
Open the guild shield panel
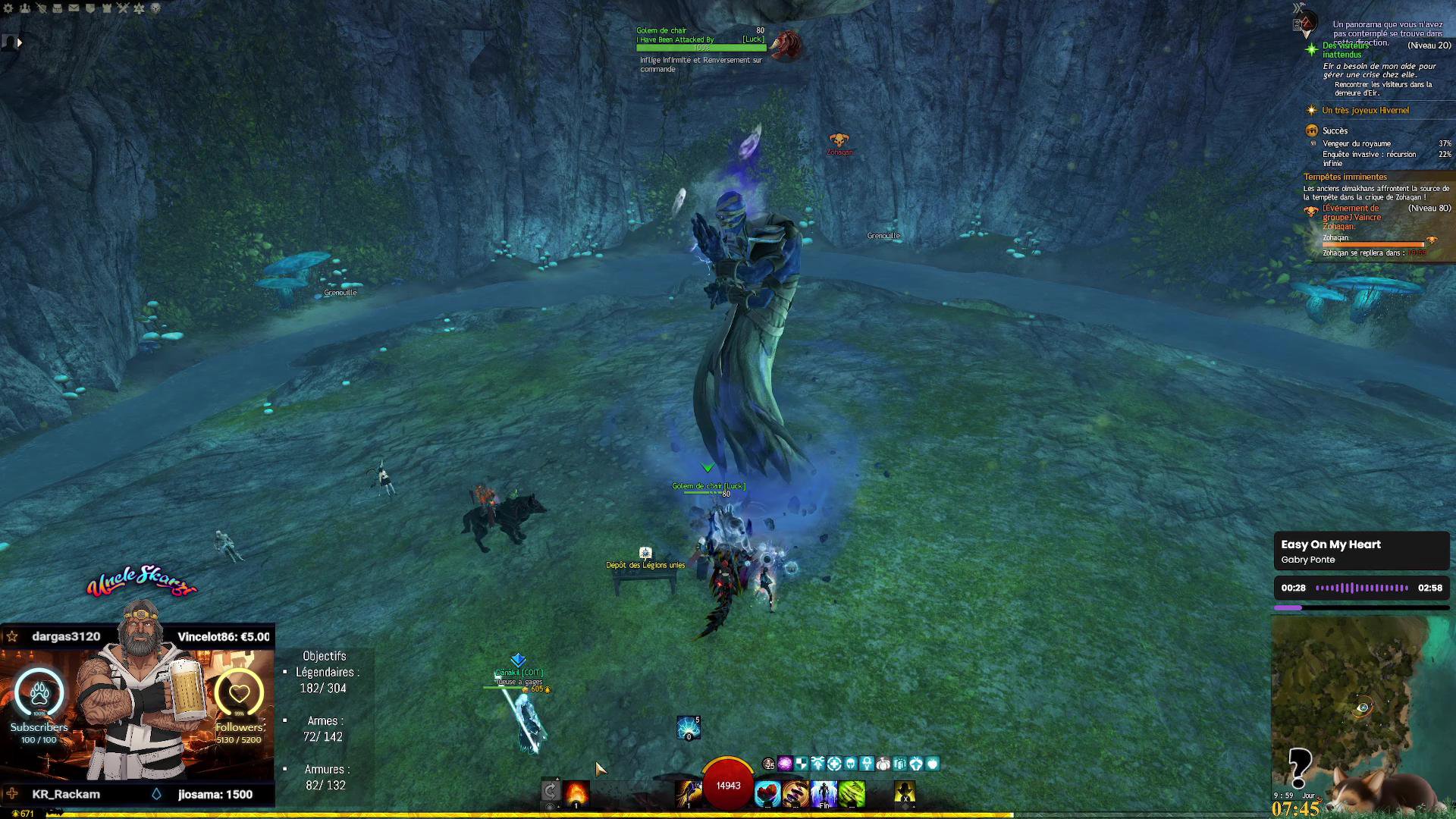90,8
